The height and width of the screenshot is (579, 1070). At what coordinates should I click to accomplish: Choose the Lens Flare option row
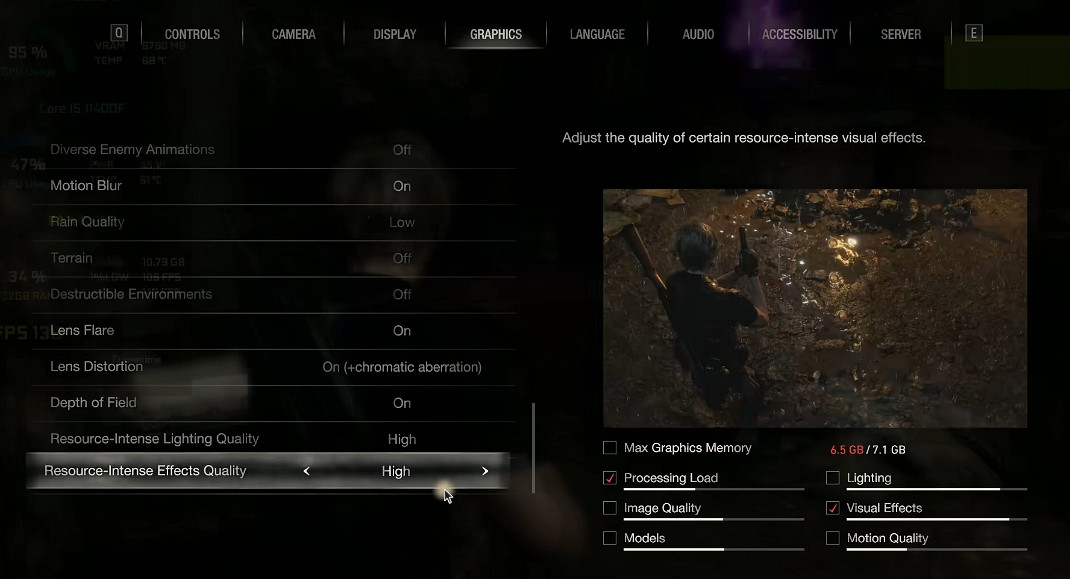[270, 331]
